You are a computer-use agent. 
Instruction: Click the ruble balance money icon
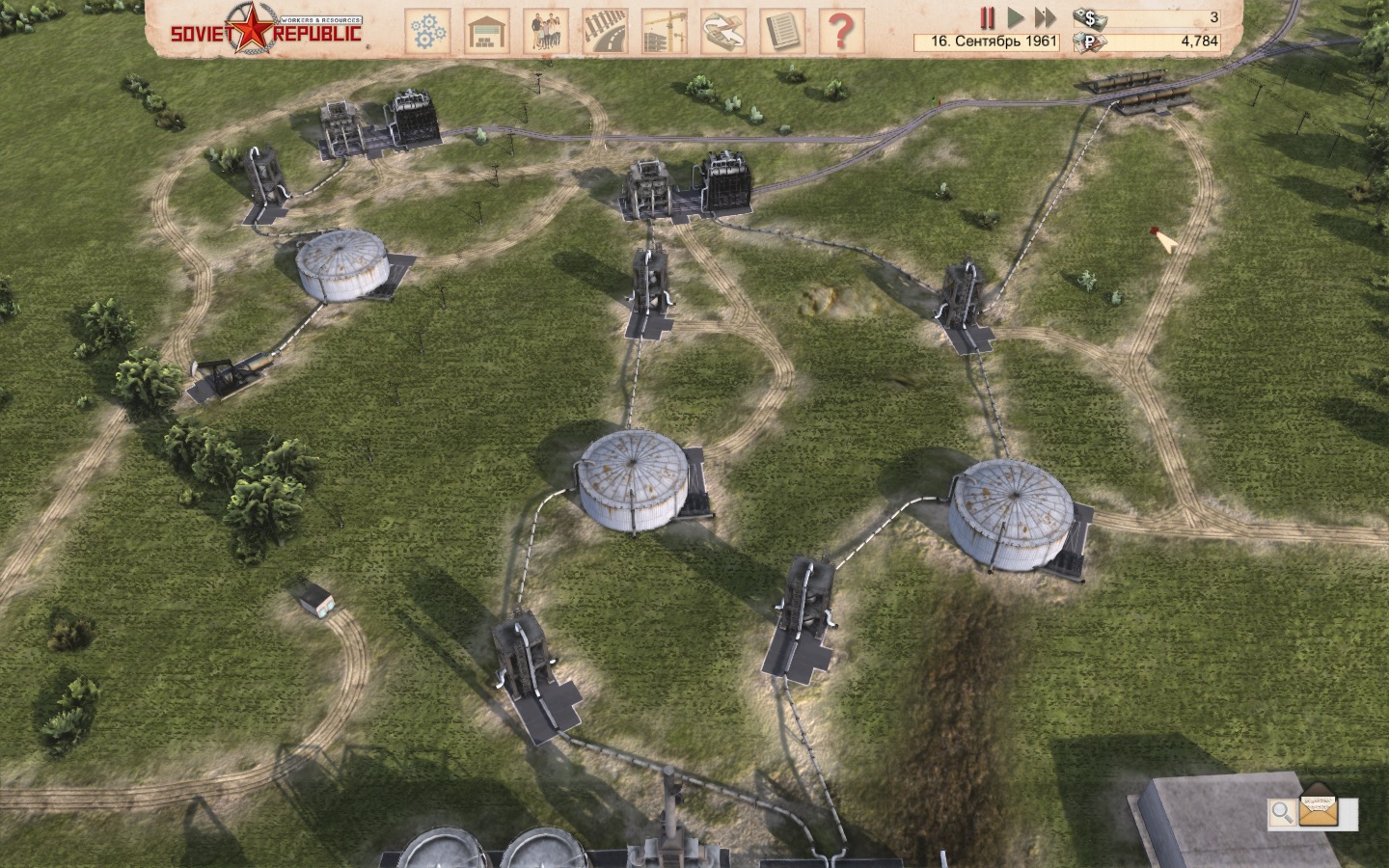(x=1090, y=41)
